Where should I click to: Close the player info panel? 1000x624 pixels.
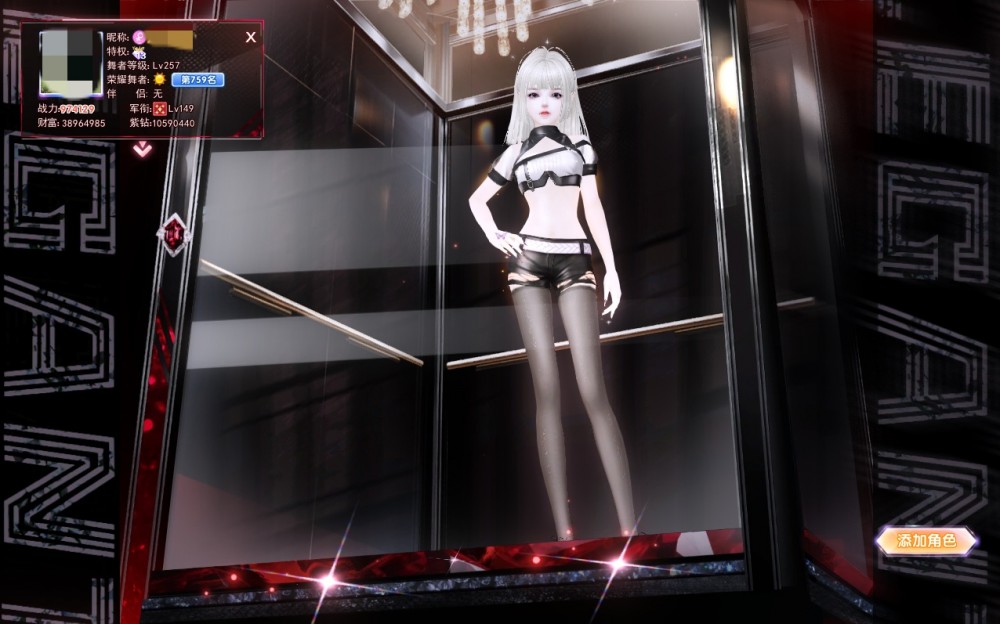(x=251, y=37)
